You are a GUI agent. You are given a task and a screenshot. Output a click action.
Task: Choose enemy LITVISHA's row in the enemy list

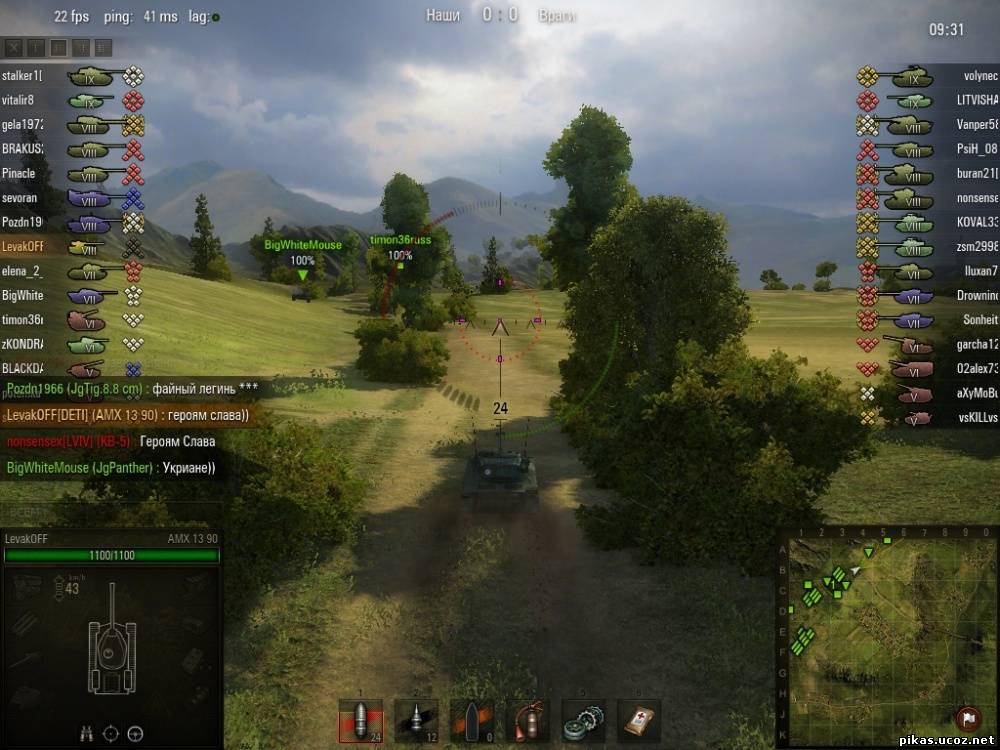coord(977,100)
